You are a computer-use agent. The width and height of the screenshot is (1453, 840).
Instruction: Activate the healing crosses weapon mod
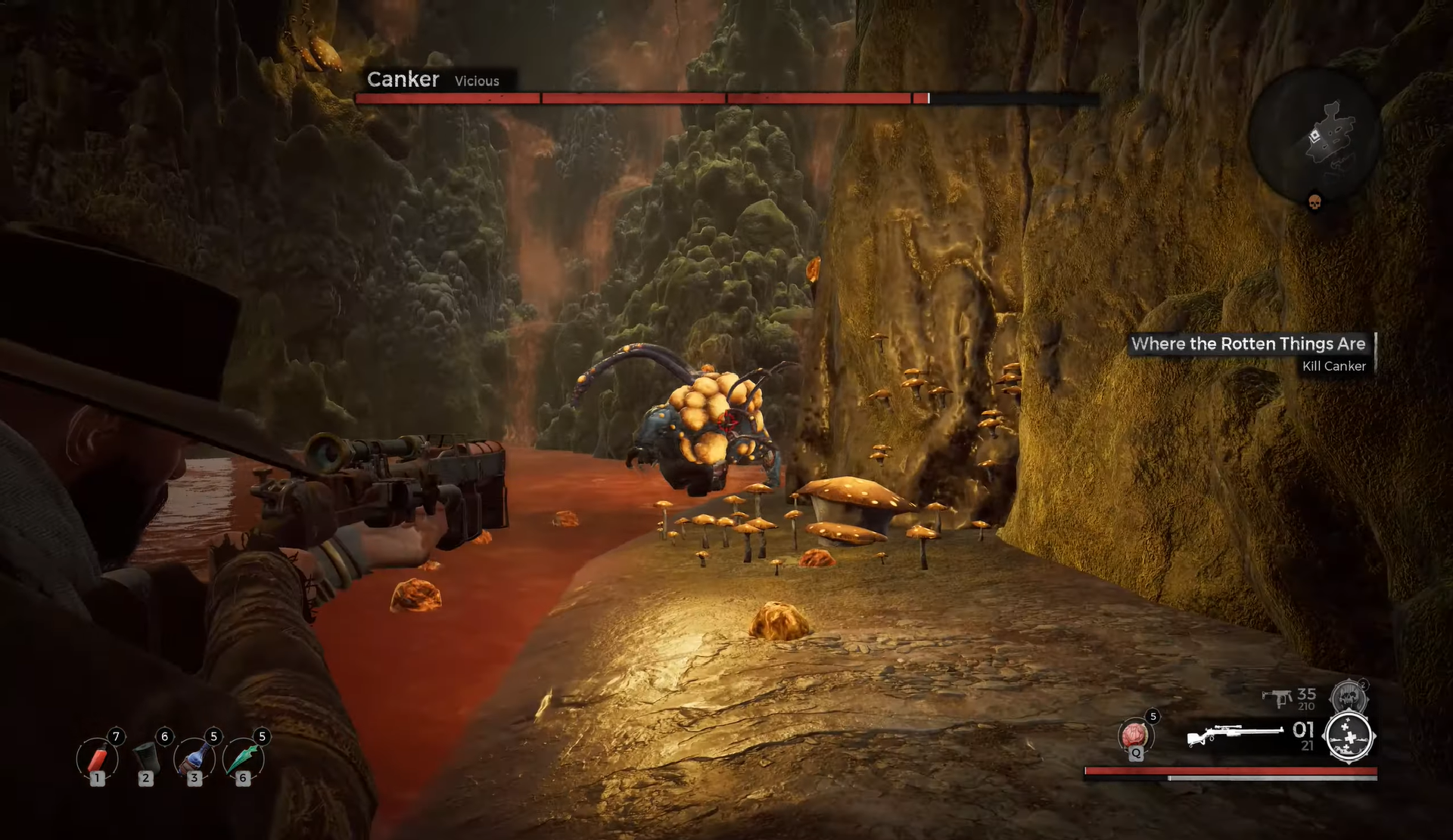coord(1349,736)
